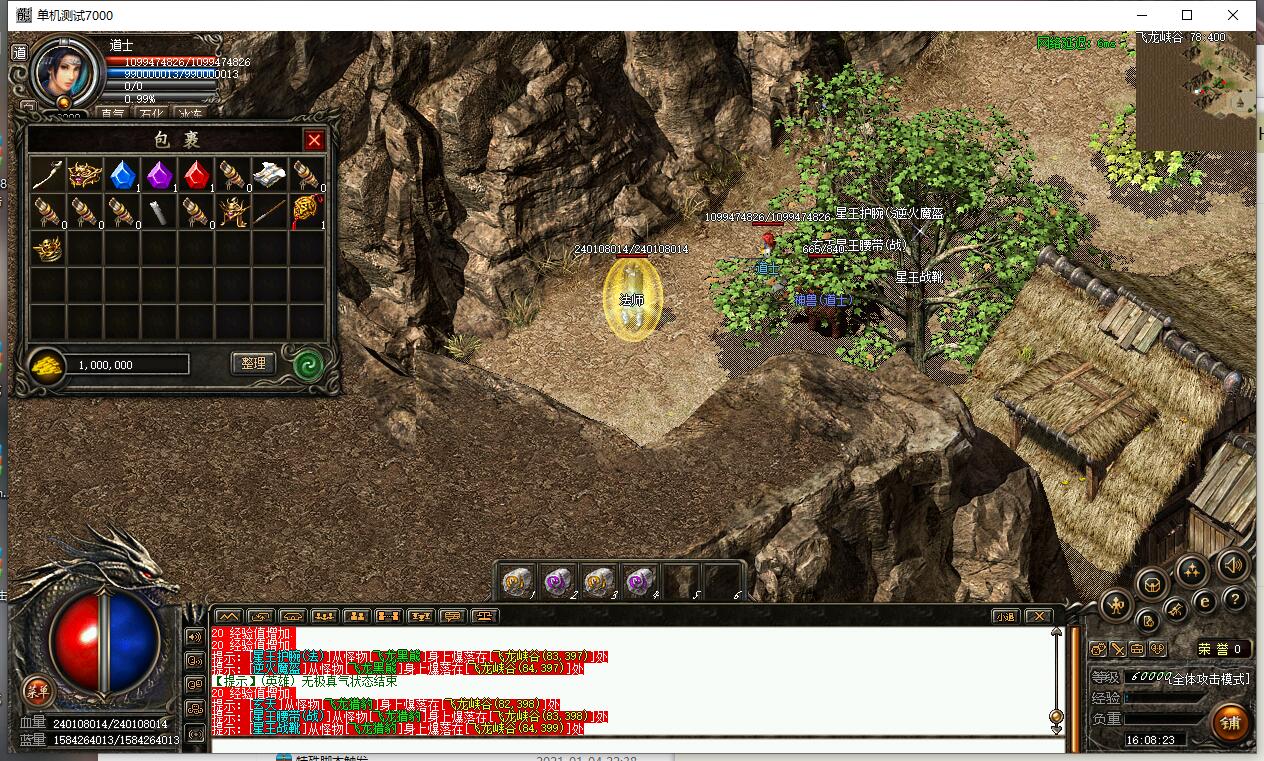Viewport: 1264px width, 761px height.
Task: Select the purple gem in the inventory
Action: point(159,175)
